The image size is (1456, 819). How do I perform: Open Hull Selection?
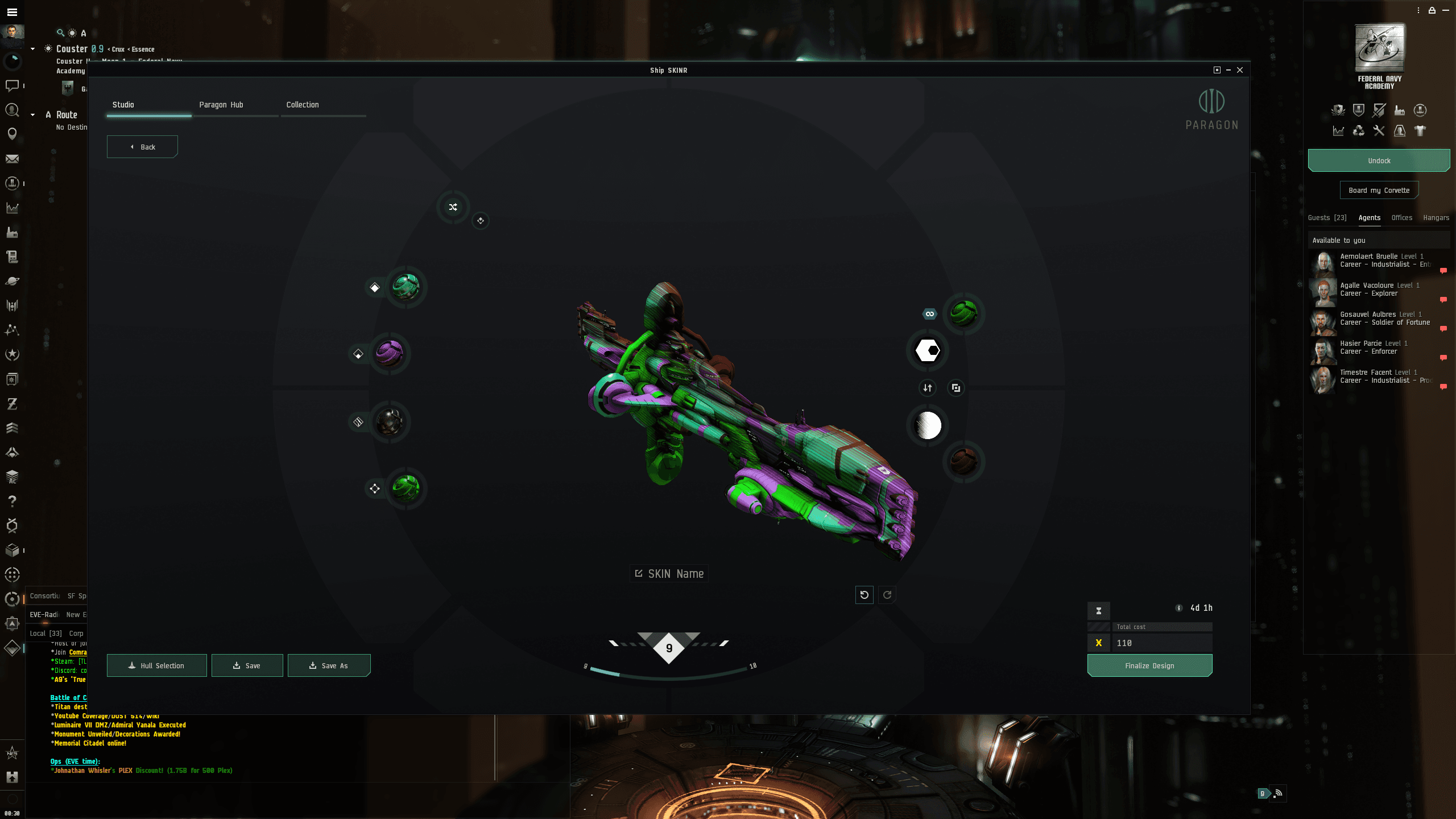coord(156,665)
